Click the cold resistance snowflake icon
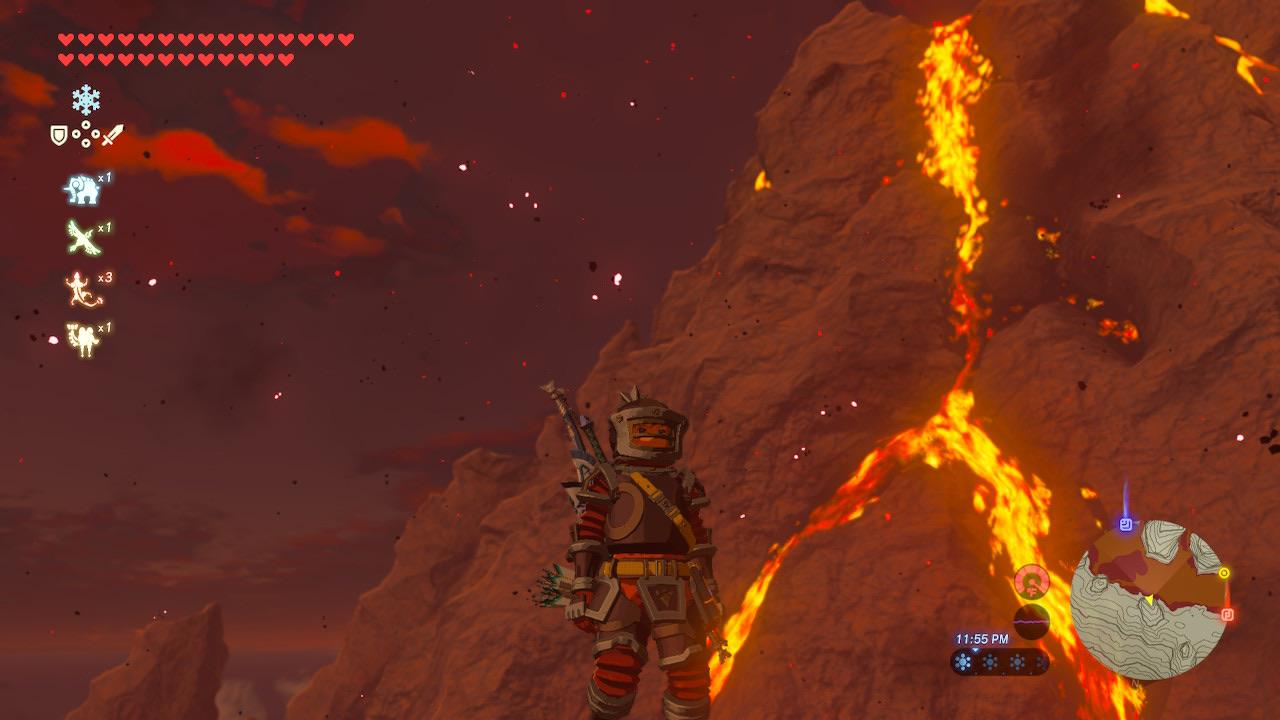 click(x=85, y=100)
